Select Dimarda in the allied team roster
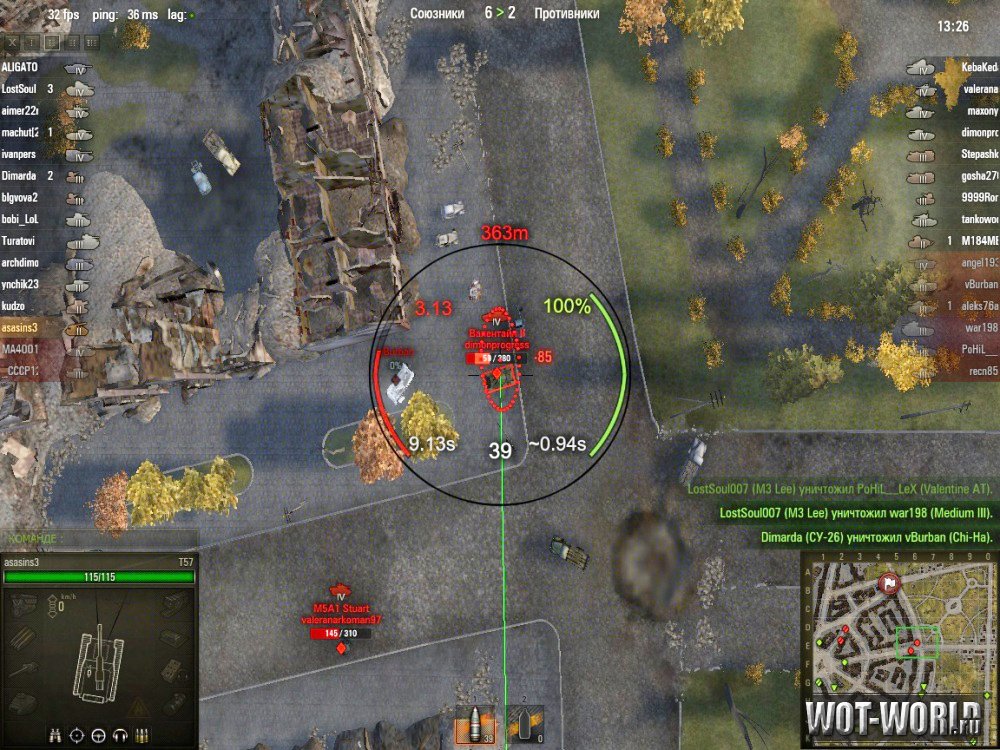The image size is (1000, 750). [20, 176]
